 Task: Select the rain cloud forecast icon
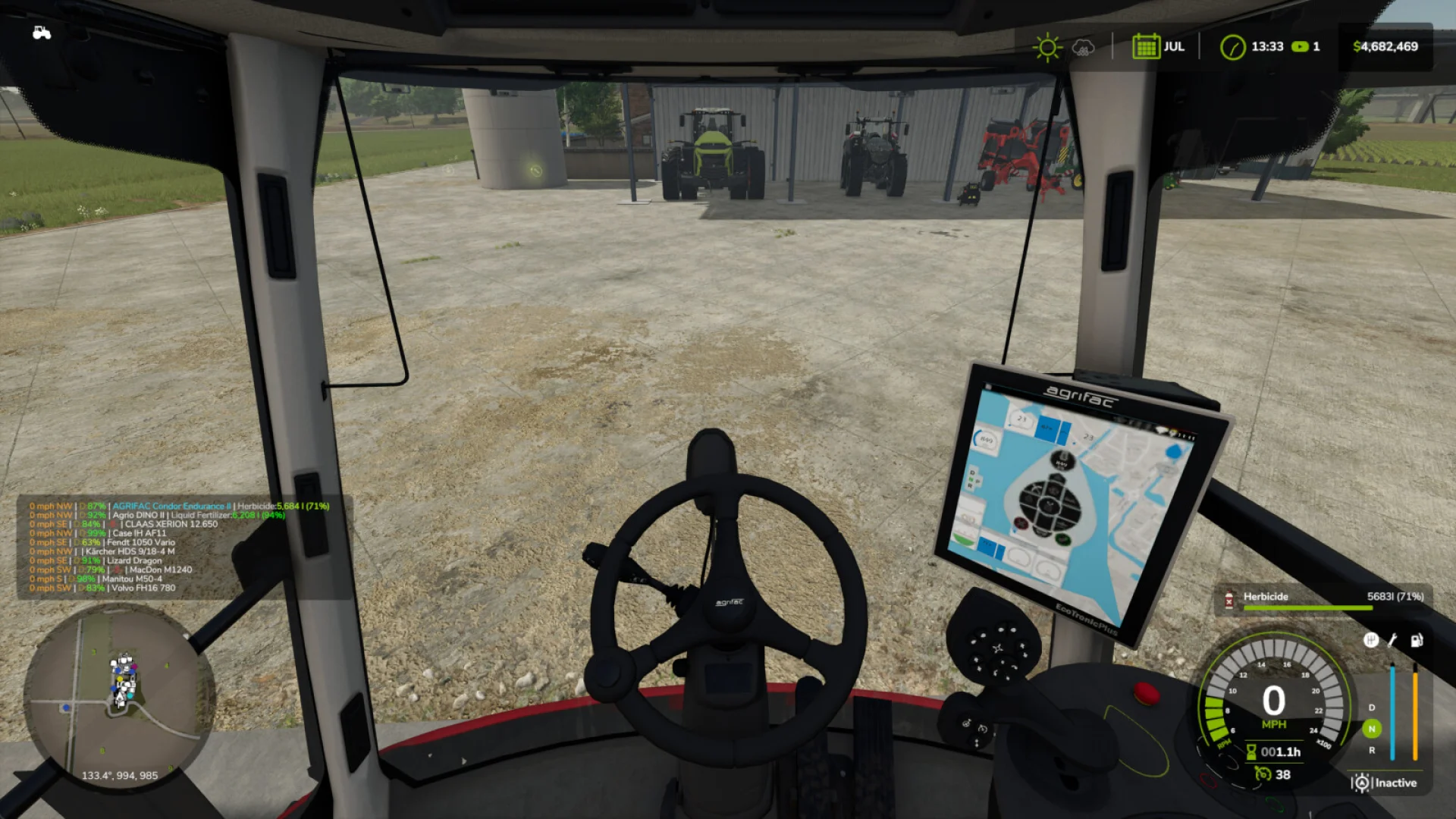tap(1084, 48)
